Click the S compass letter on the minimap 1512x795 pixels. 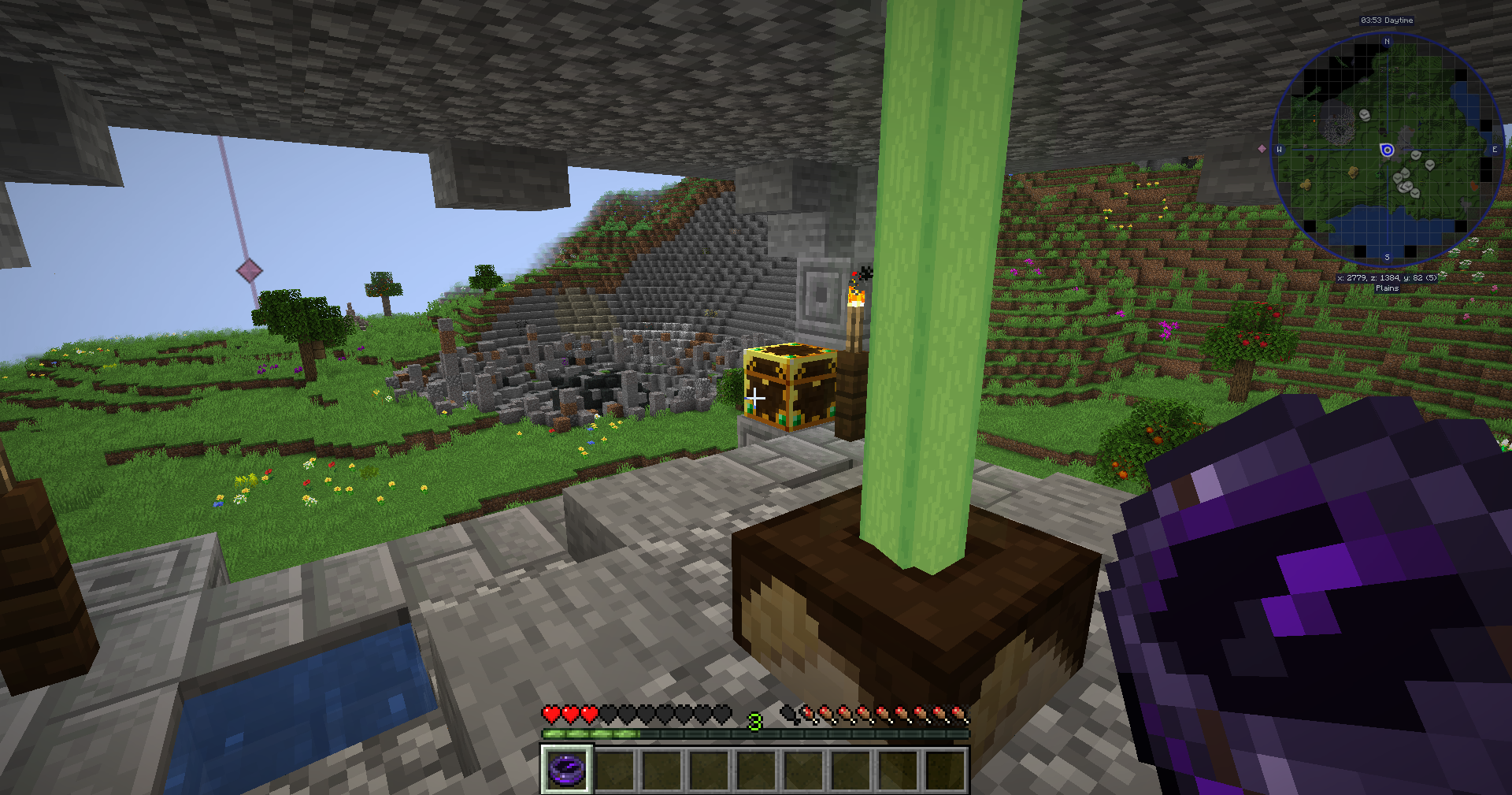[1387, 257]
